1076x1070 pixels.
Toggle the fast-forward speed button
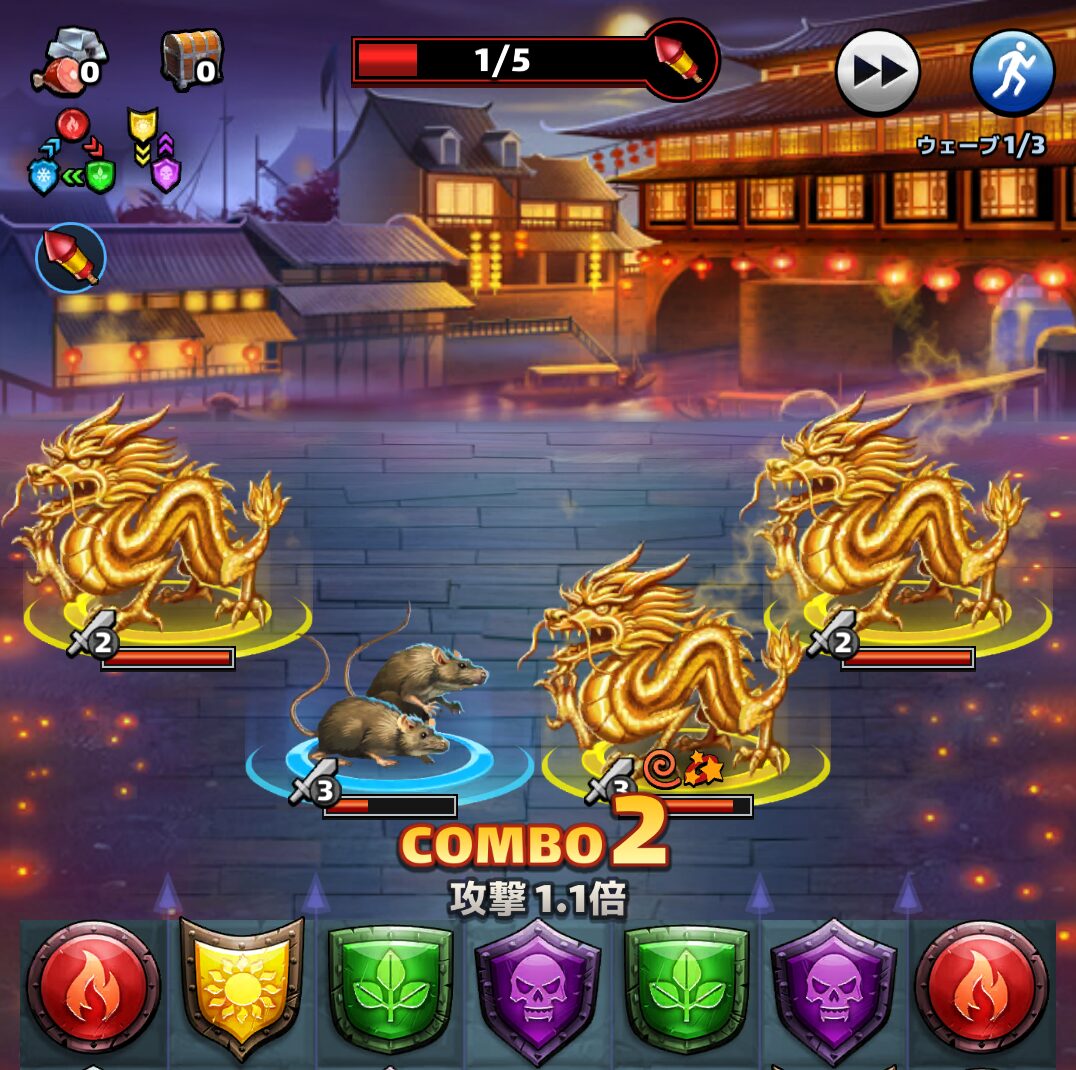(x=877, y=72)
